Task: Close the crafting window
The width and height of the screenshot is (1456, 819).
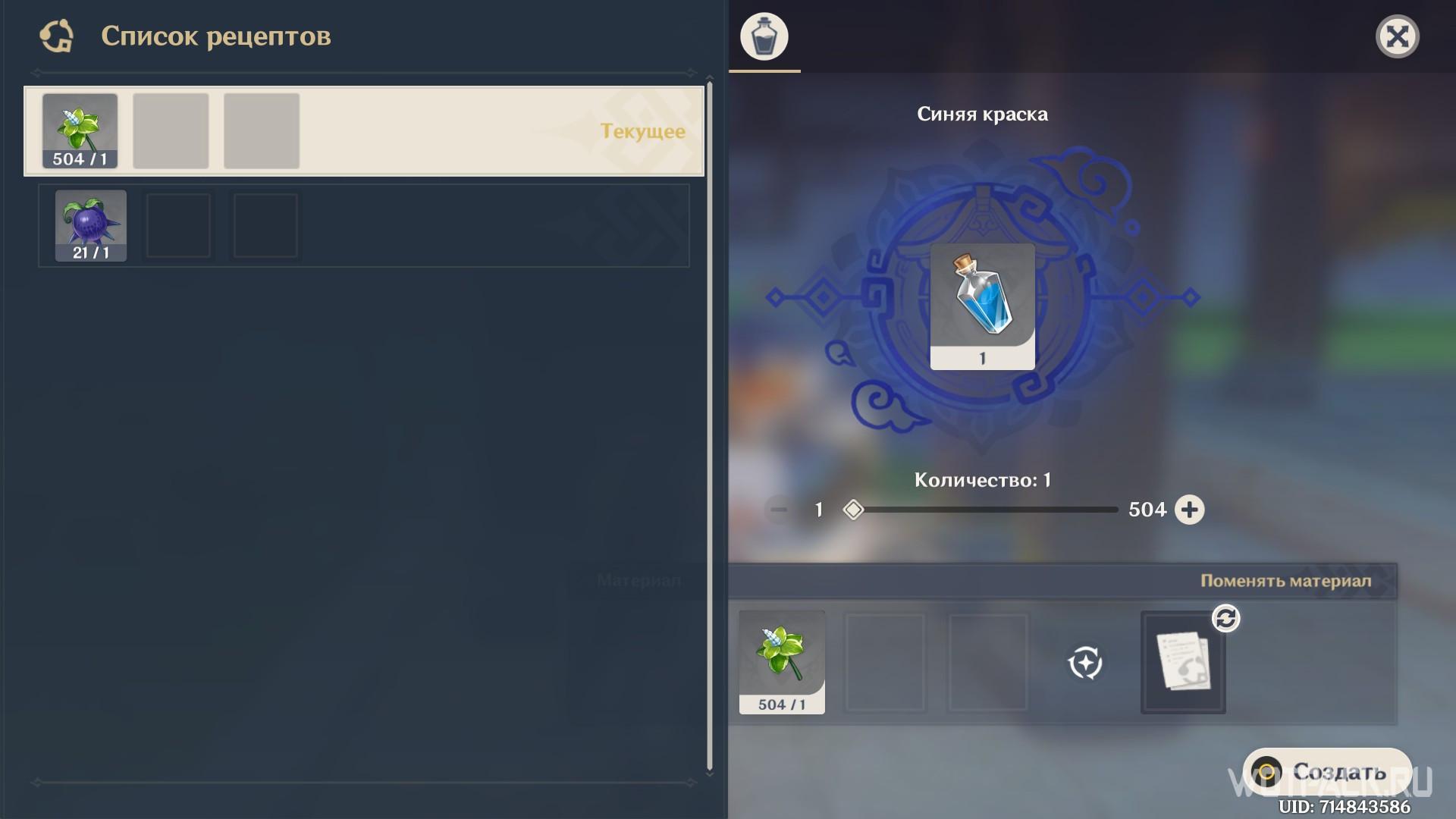Action: [x=1397, y=36]
